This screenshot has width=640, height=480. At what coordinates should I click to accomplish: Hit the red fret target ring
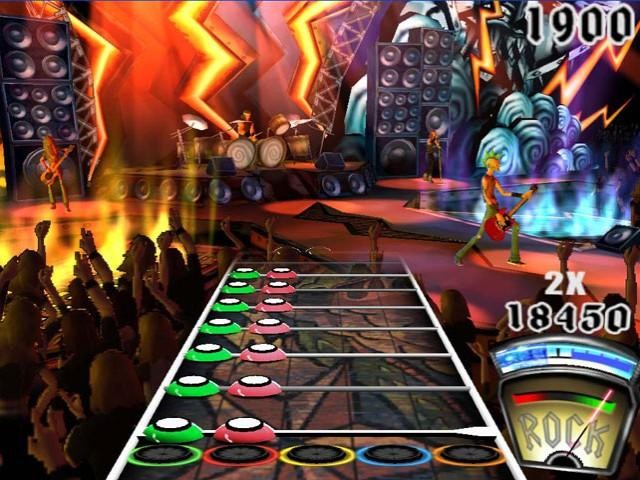tap(240, 456)
